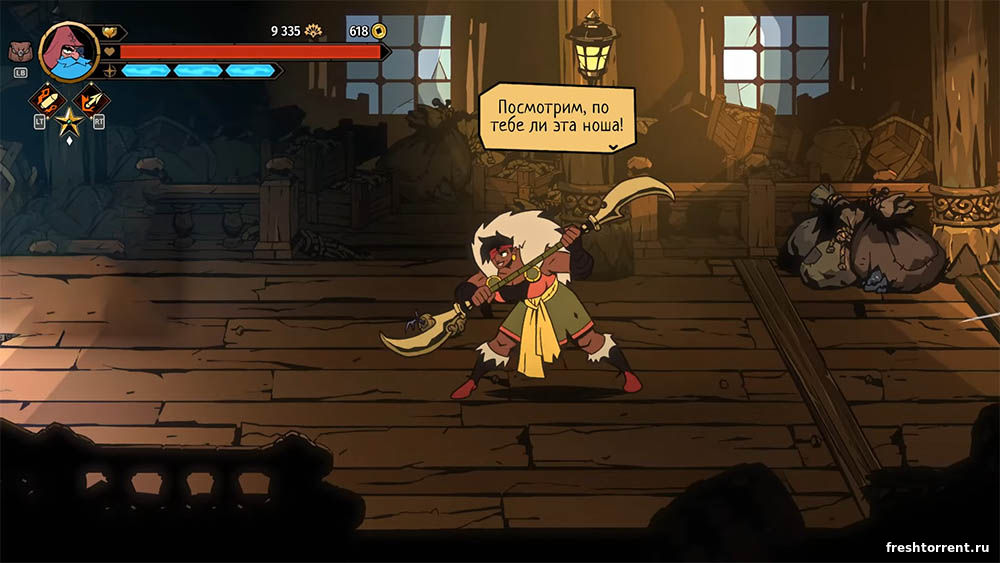
Task: Click the gold coin currency icon
Action: tap(378, 31)
